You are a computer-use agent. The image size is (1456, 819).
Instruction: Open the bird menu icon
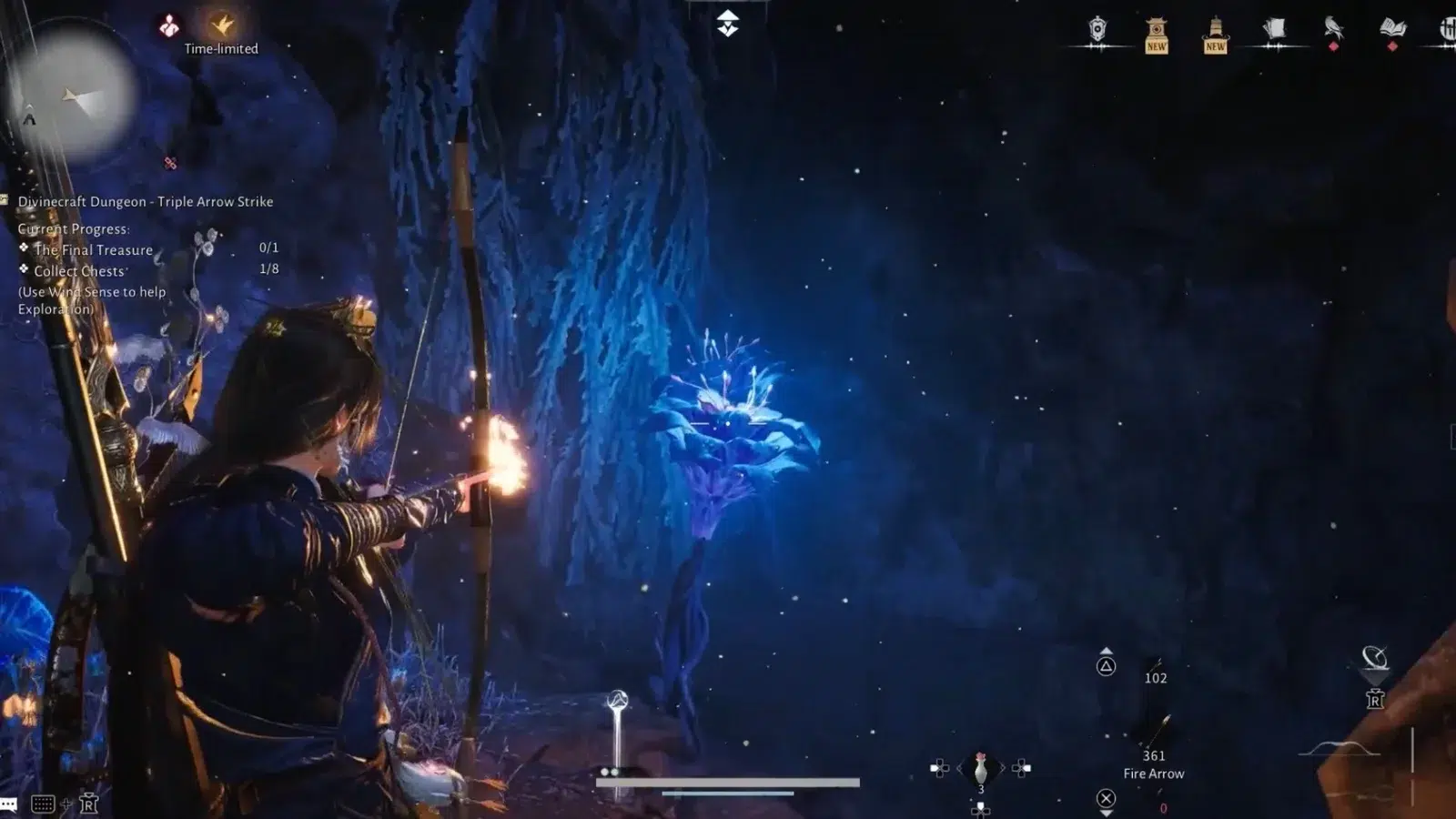1333,28
